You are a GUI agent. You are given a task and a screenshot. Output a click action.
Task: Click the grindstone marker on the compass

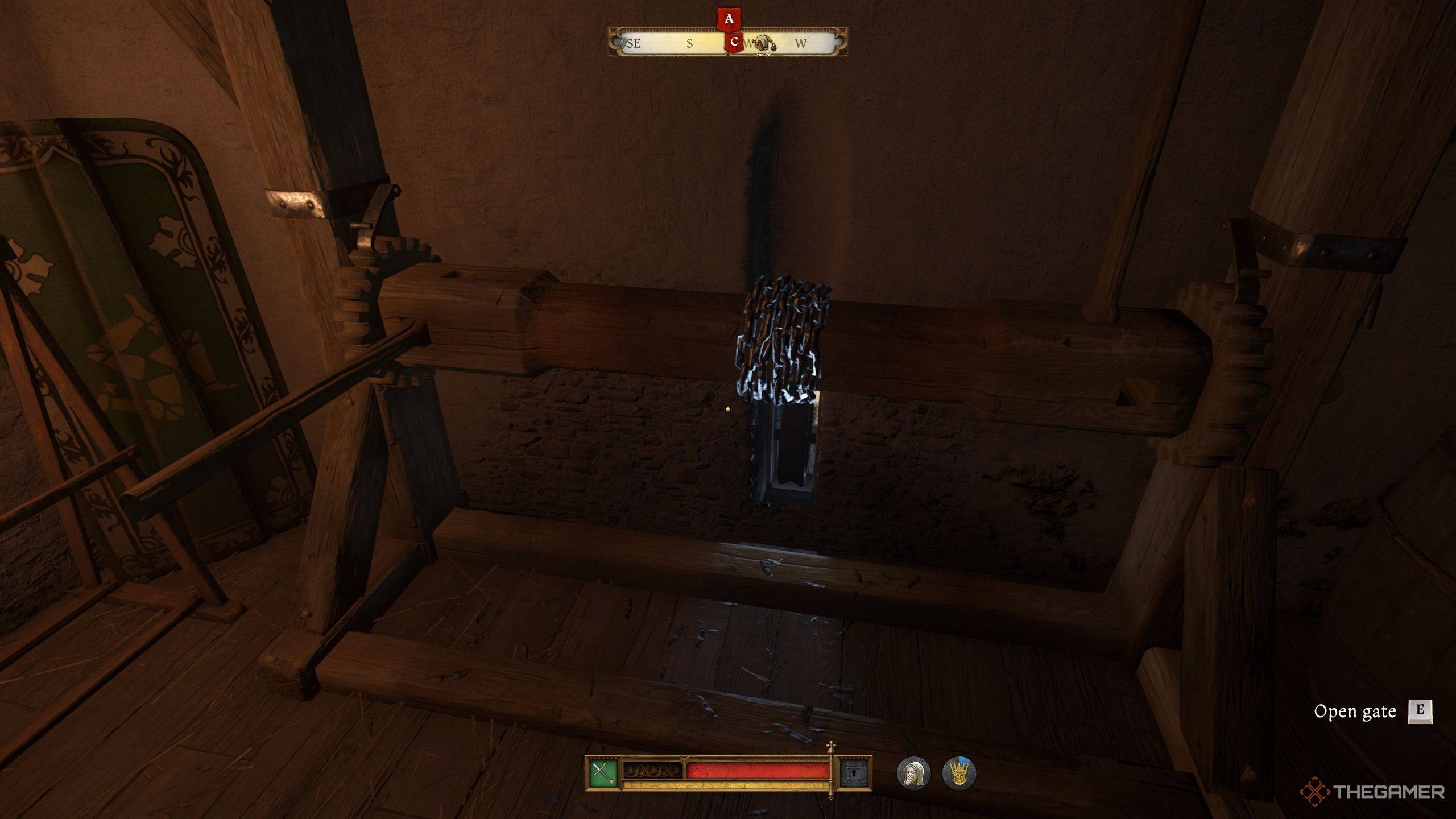tap(766, 43)
